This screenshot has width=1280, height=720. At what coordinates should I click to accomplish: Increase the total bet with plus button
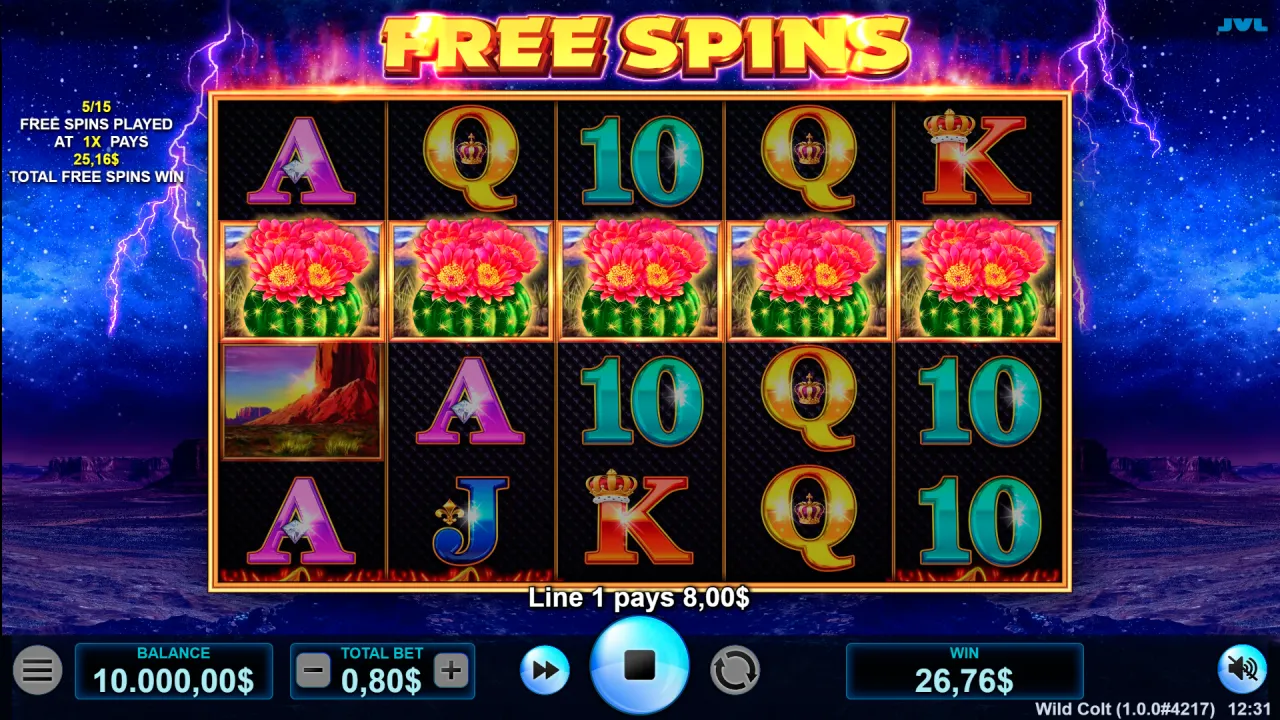[449, 670]
